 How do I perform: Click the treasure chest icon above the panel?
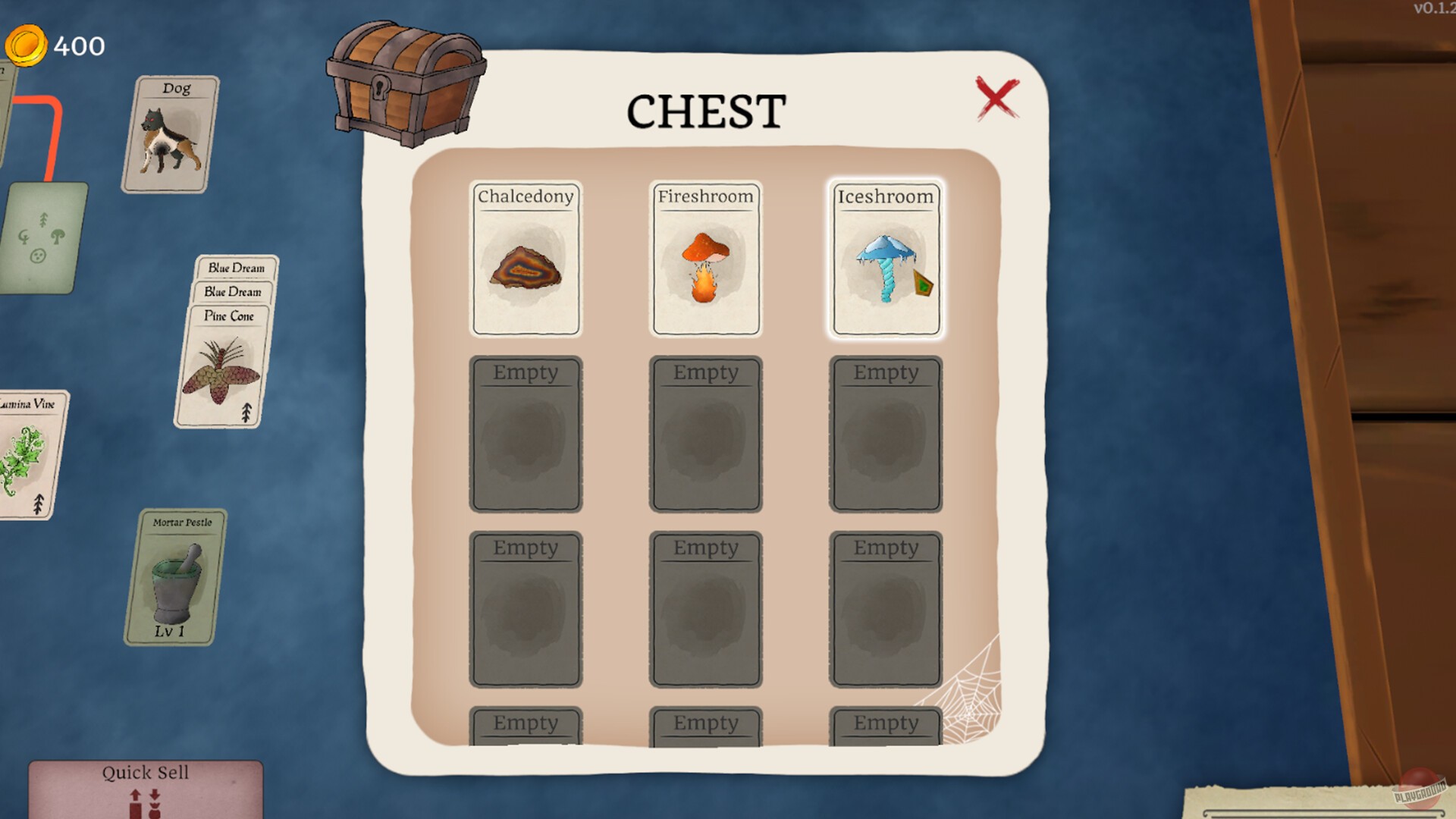[406, 83]
